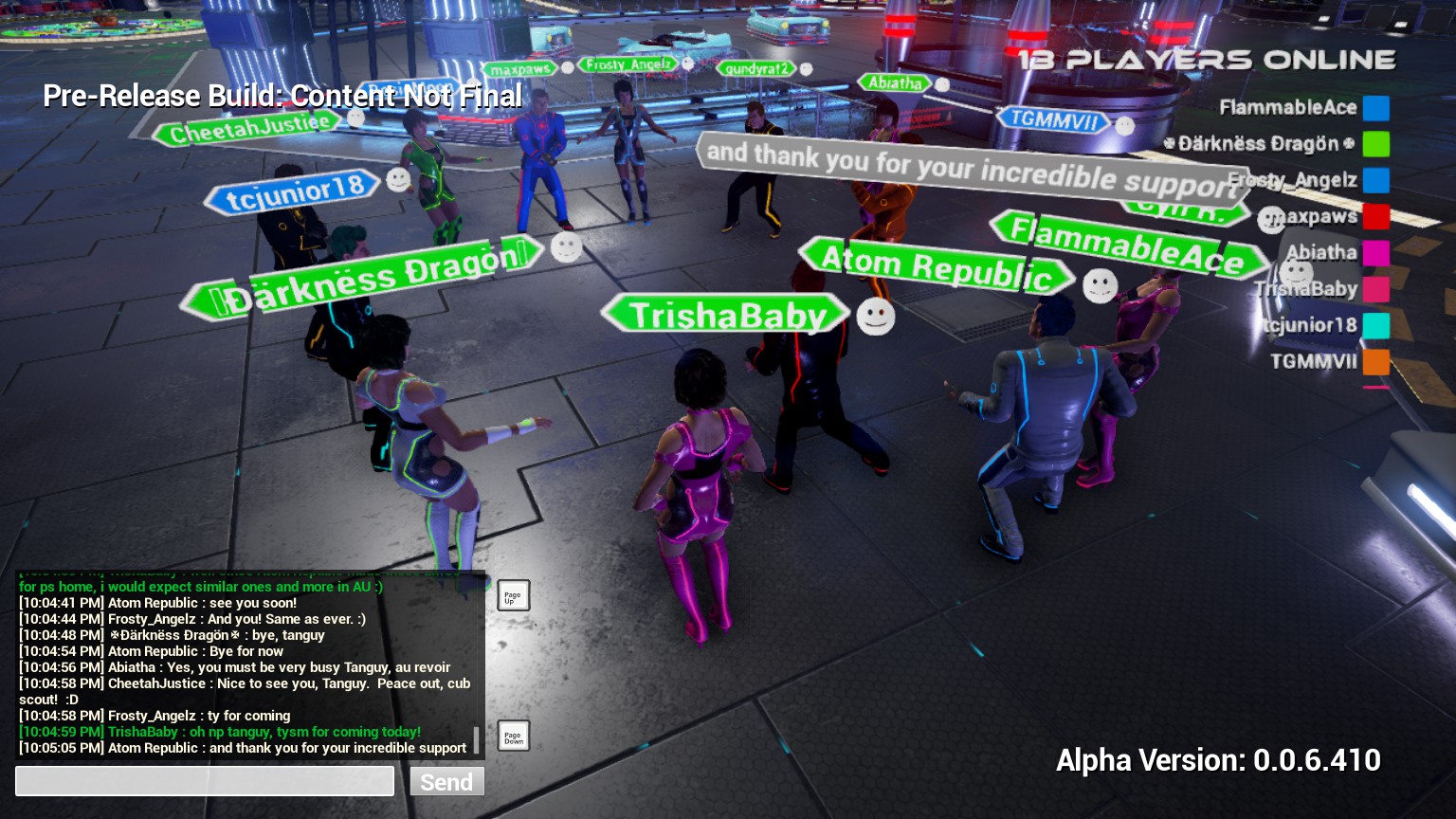Select Abiatha in the player list
The image size is (1456, 819).
pos(1321,252)
